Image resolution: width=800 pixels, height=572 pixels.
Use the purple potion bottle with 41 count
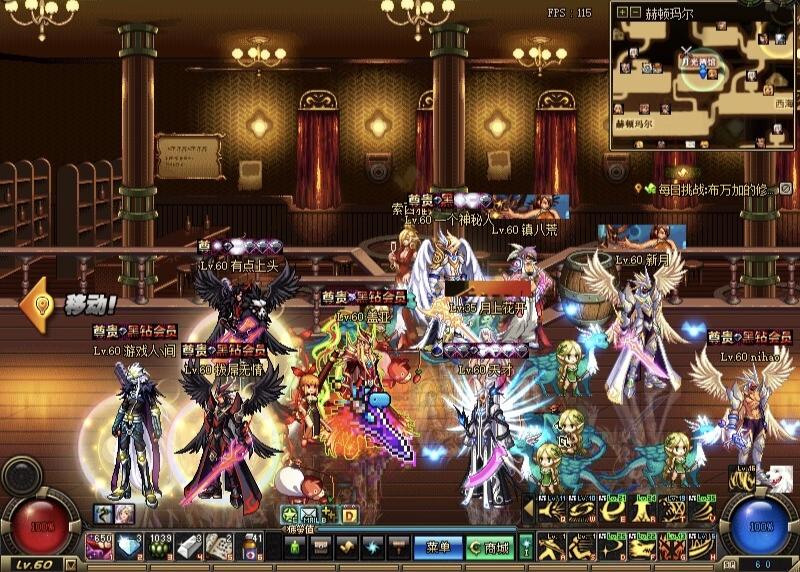point(250,546)
